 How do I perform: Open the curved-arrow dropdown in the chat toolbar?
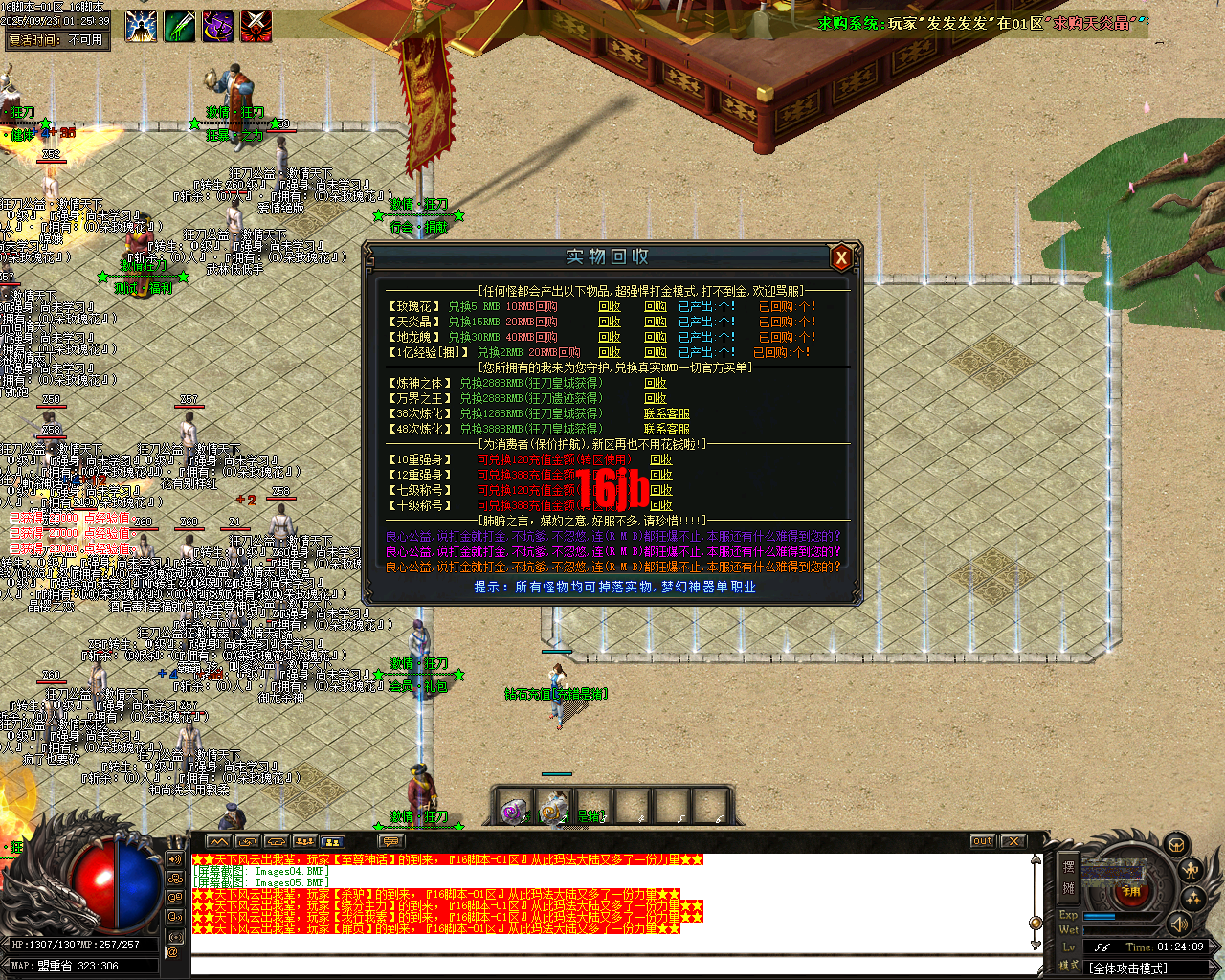247,840
